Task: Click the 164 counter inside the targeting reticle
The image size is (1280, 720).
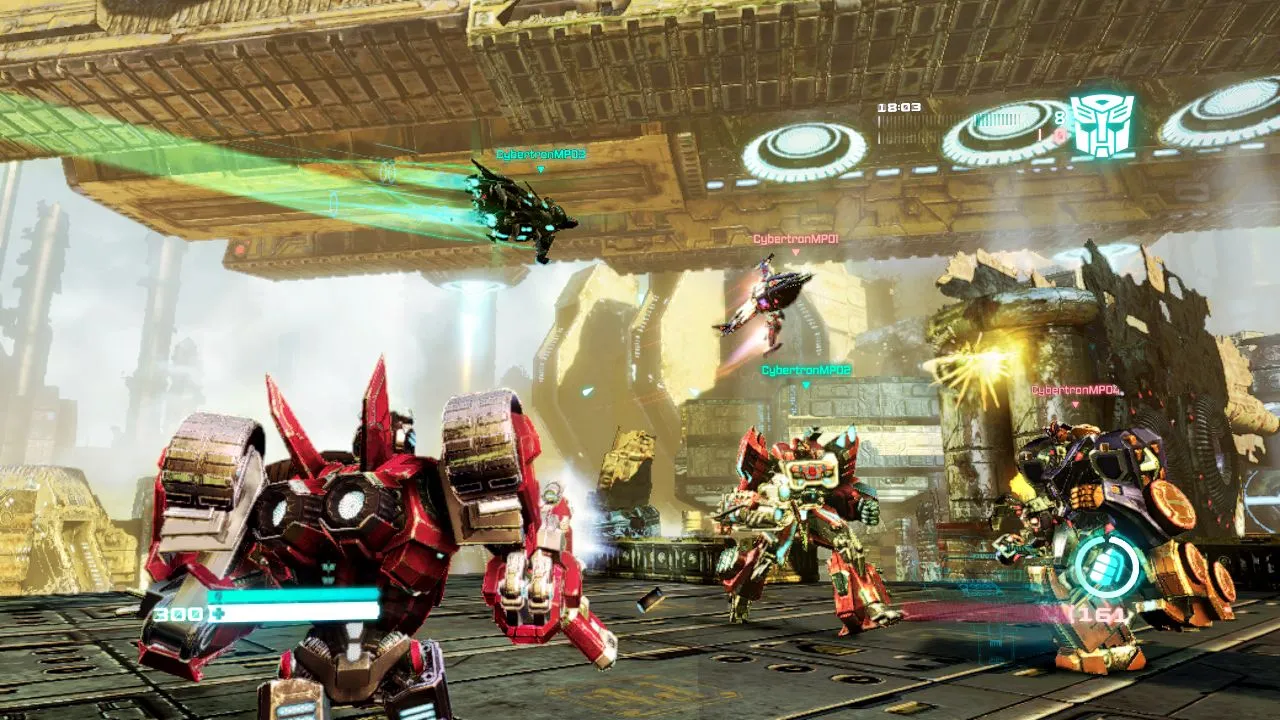Action: coord(1100,613)
